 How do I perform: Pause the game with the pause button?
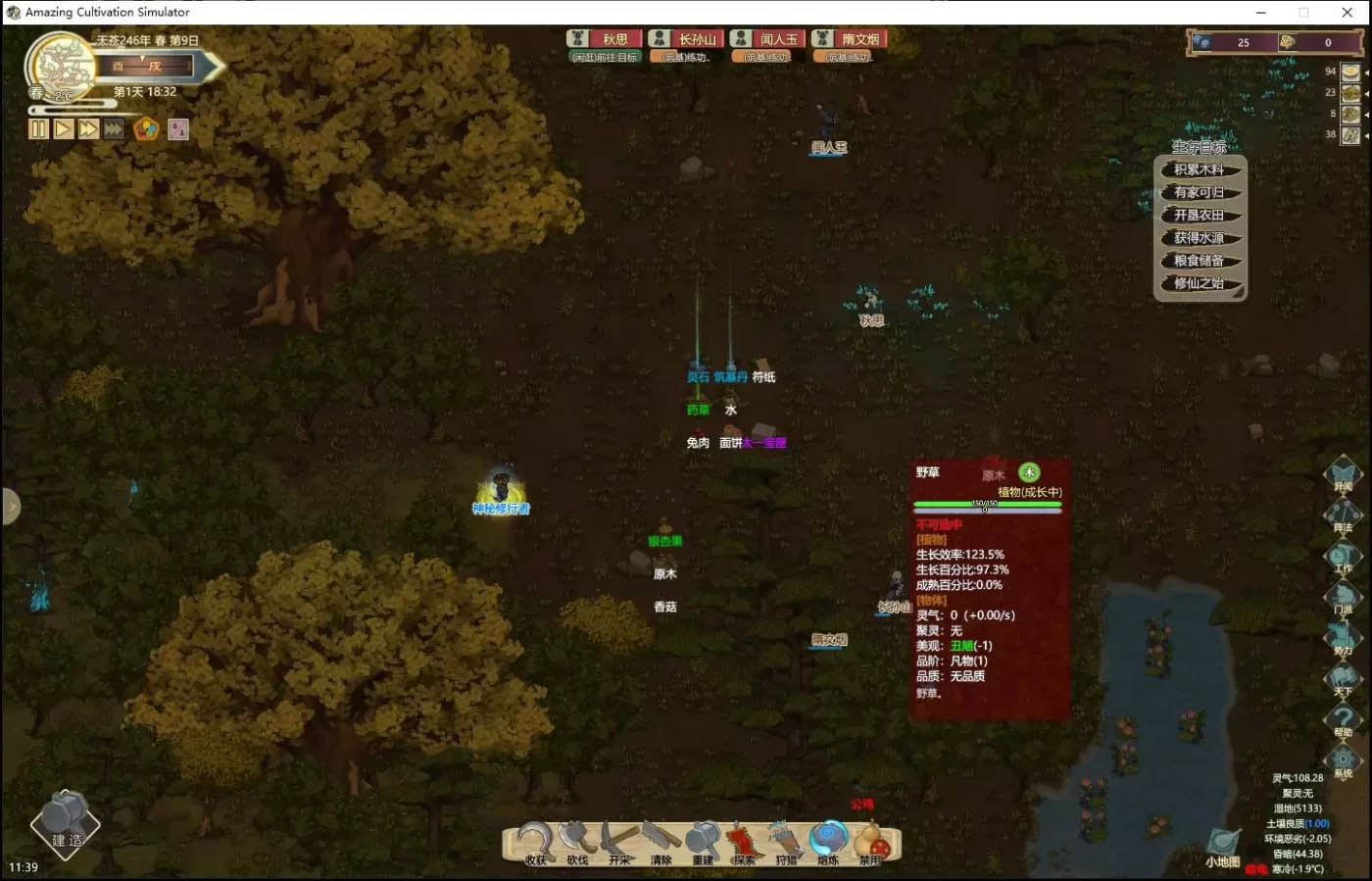tap(38, 128)
